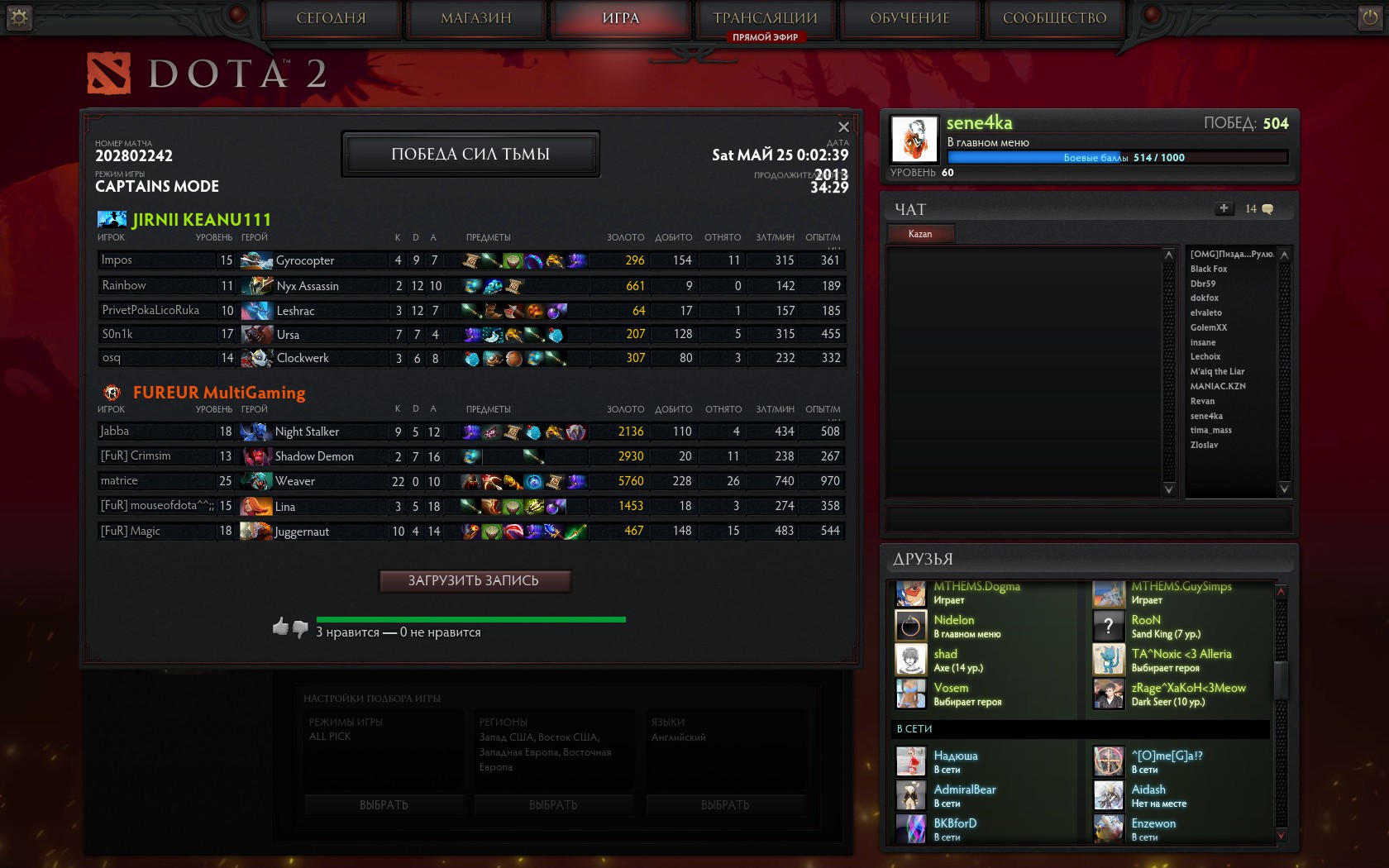Choose friend Nidelon in friends list
The height and width of the screenshot is (868, 1389).
tap(954, 620)
